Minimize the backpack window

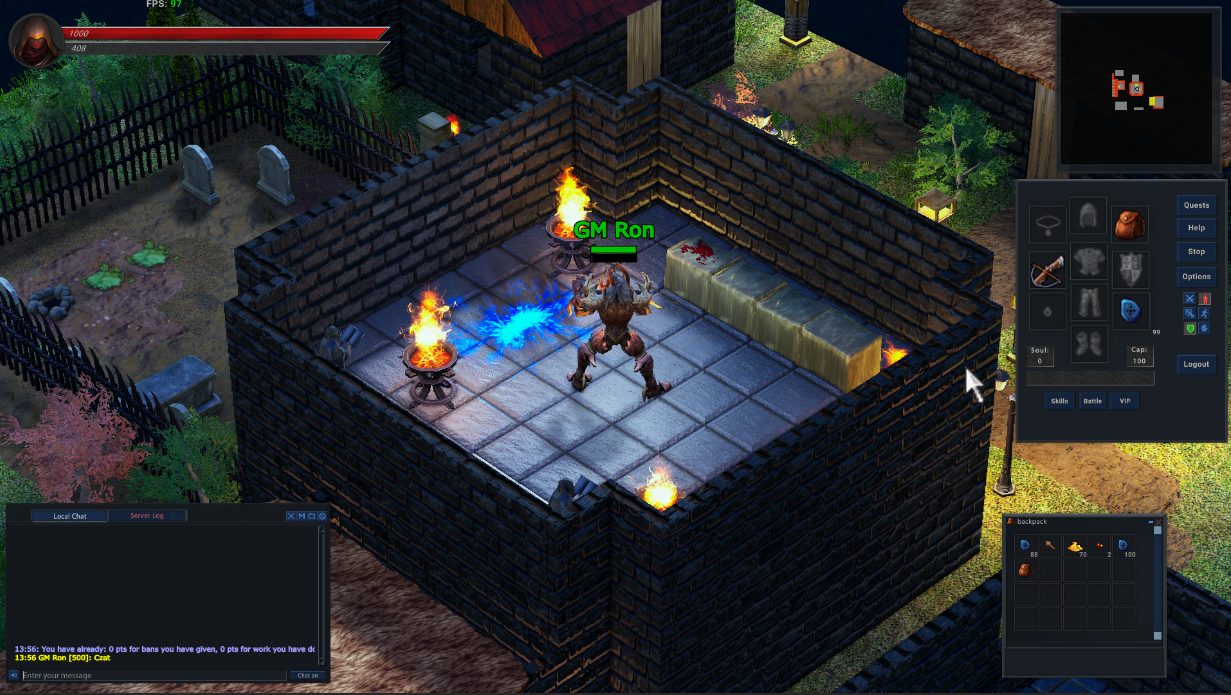tap(1150, 522)
